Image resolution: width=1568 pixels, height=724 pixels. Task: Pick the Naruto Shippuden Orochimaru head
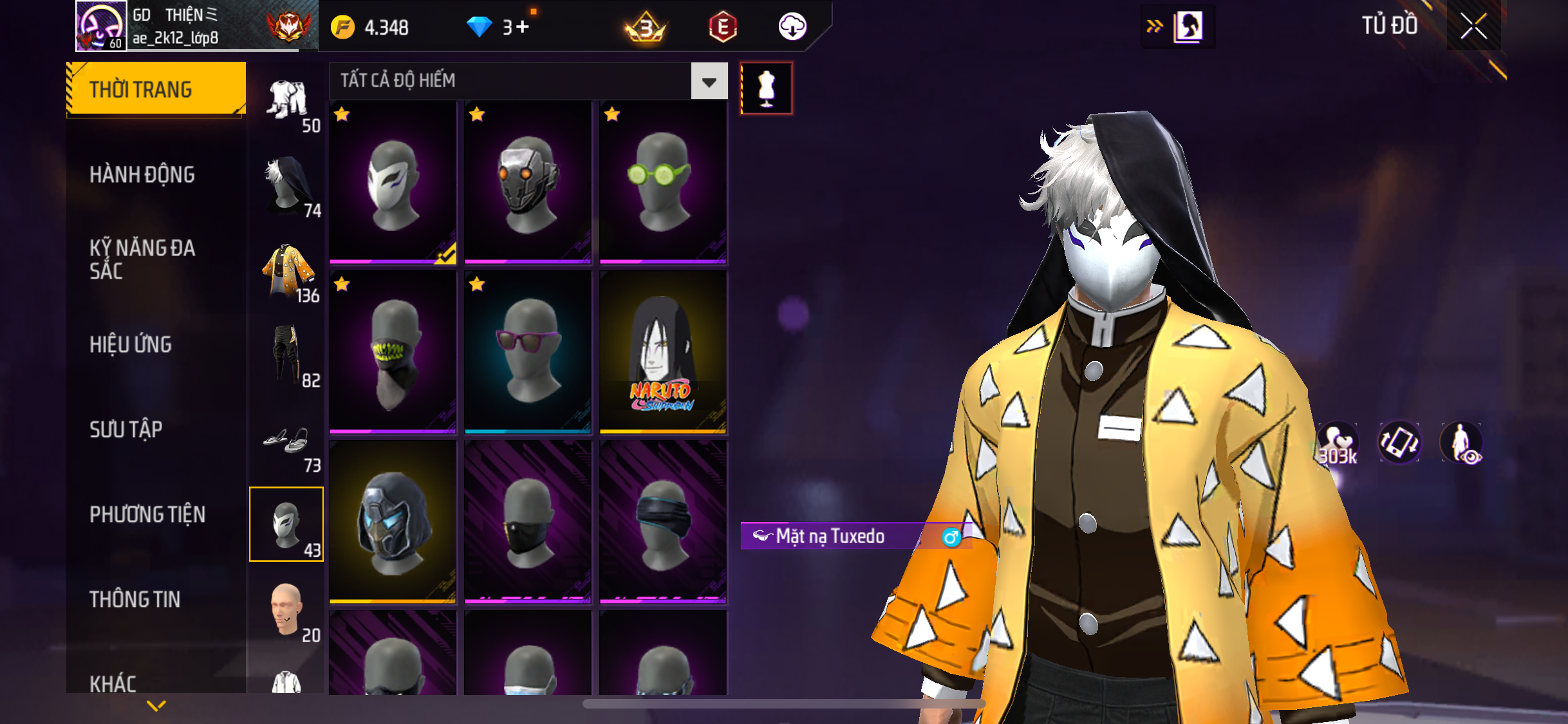coord(663,352)
